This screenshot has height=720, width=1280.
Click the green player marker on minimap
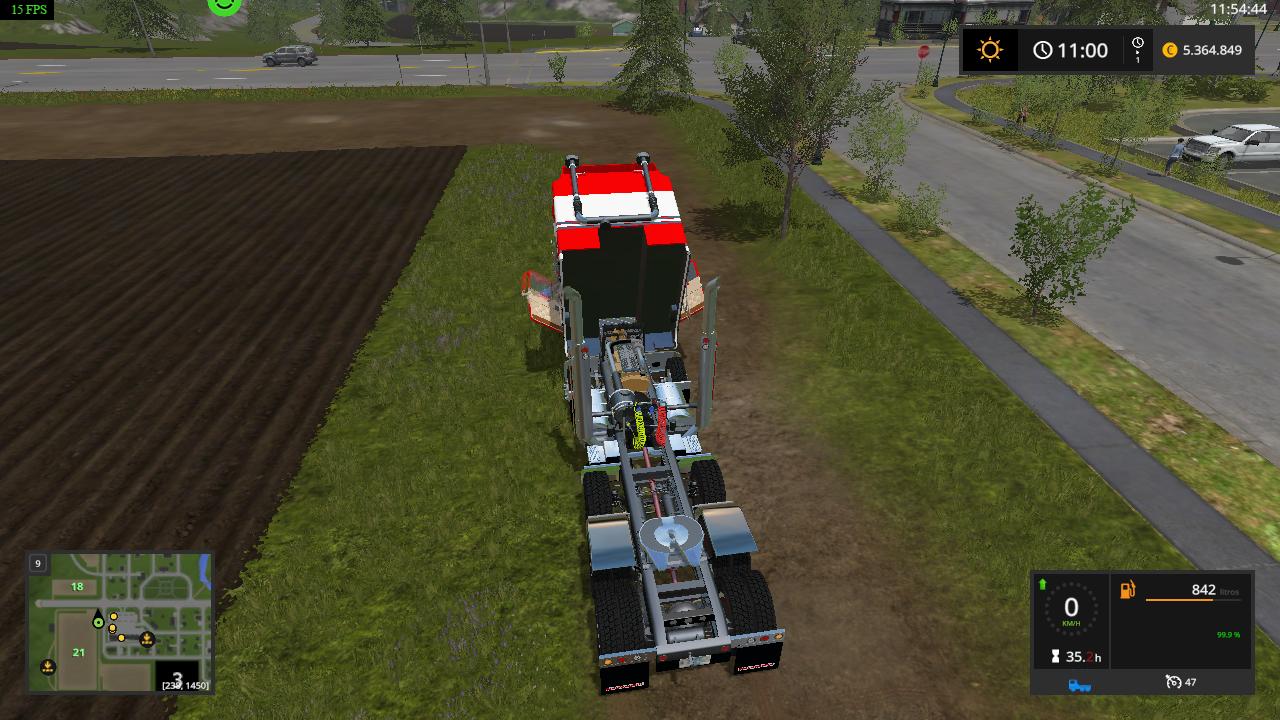[98, 621]
